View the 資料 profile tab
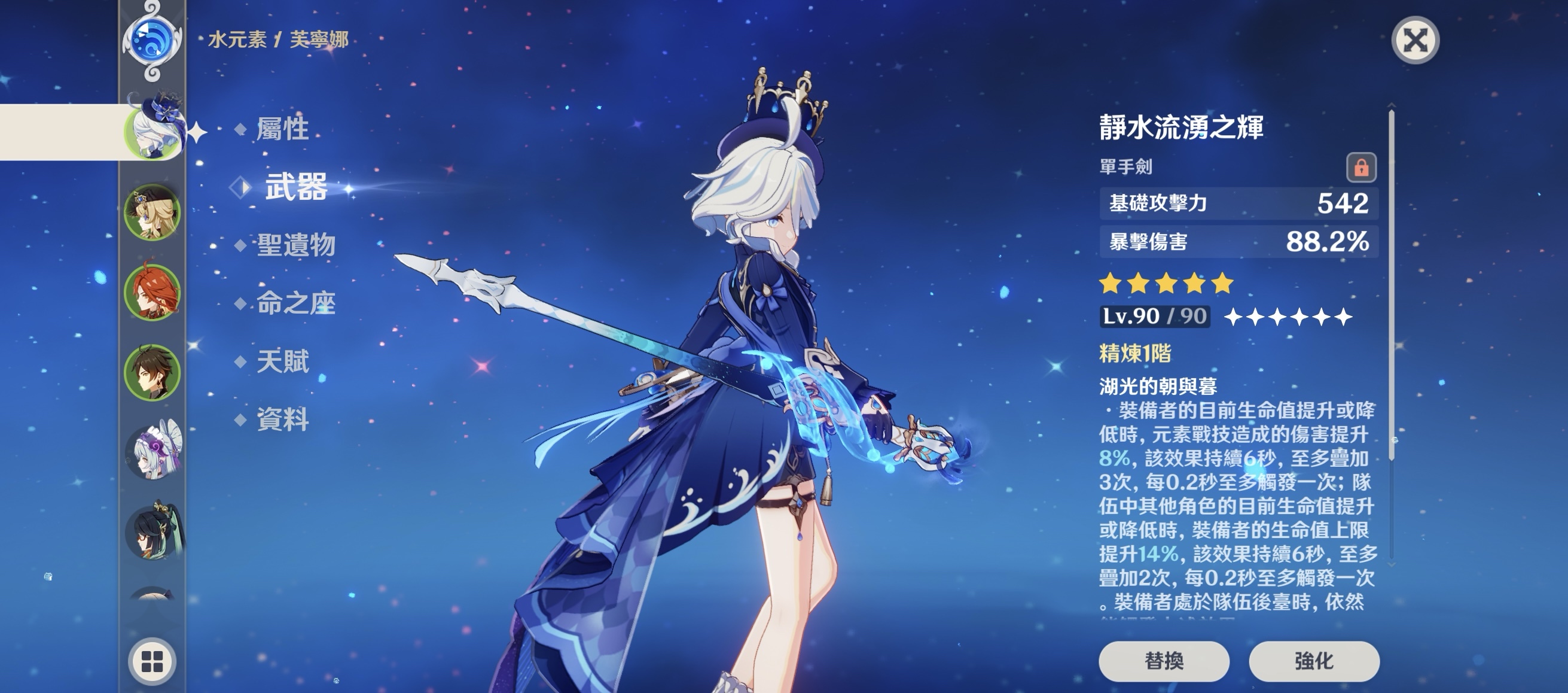The image size is (1568, 693). coord(282,420)
